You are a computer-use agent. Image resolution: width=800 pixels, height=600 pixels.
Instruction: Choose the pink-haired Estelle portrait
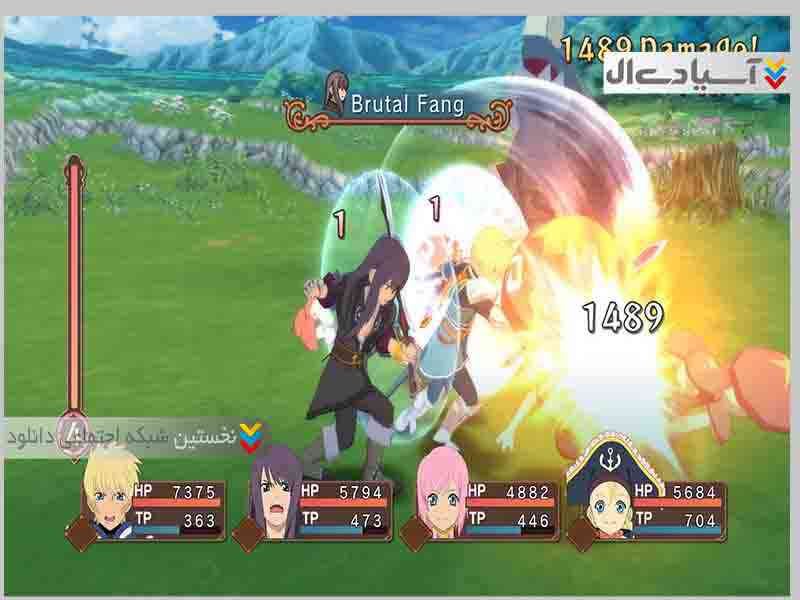(x=439, y=496)
